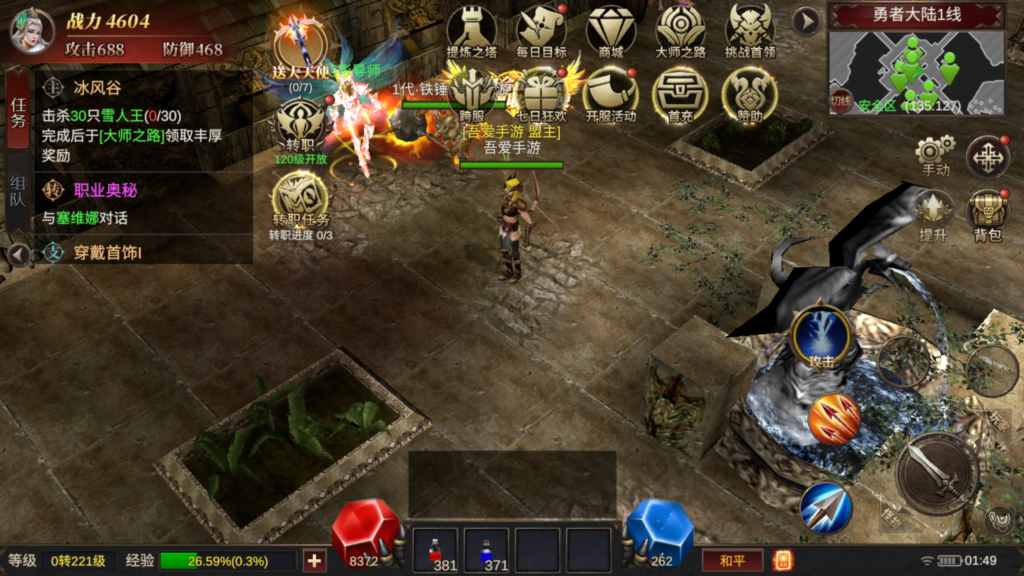Open 每日目标 daily goals
1024x576 pixels.
[x=541, y=31]
